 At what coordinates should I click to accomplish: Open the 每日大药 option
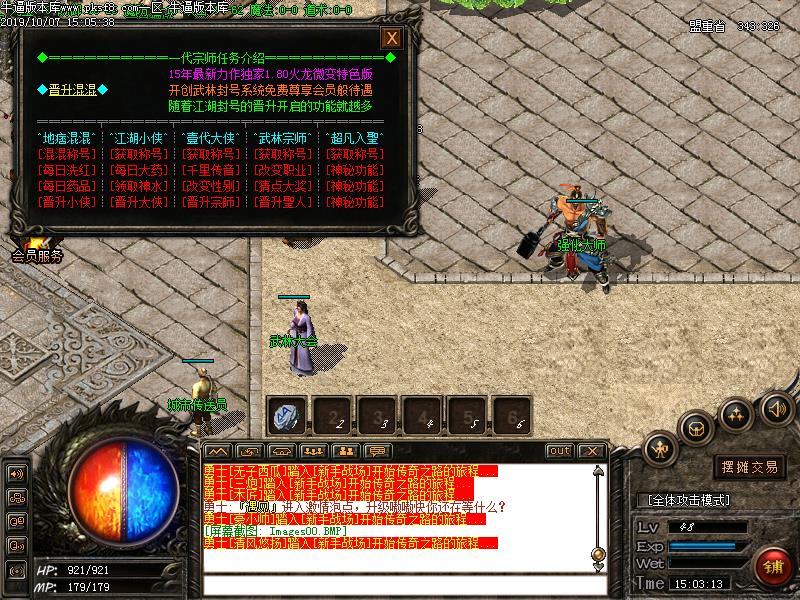click(138, 170)
